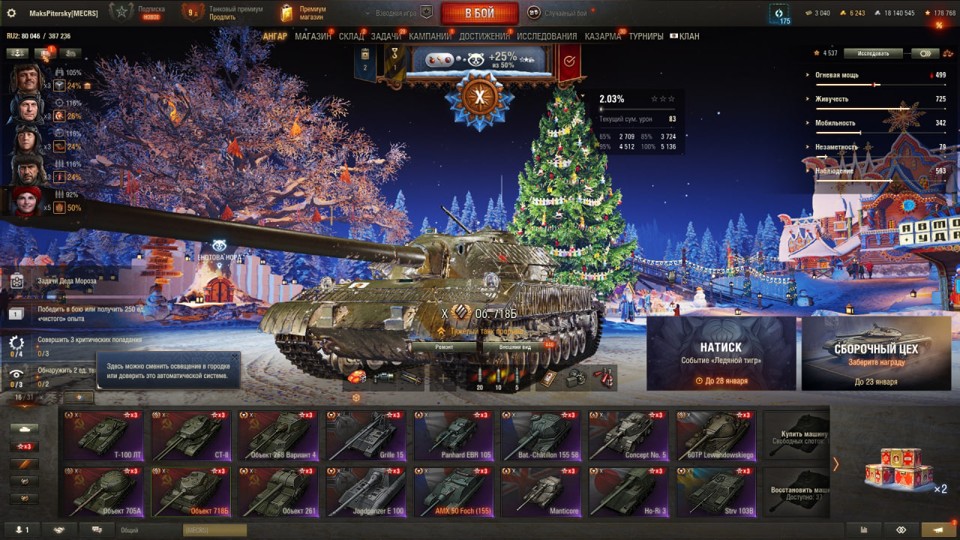This screenshot has width=960, height=540.
Task: Go to the ЗАДАЧИ tab
Action: point(386,37)
